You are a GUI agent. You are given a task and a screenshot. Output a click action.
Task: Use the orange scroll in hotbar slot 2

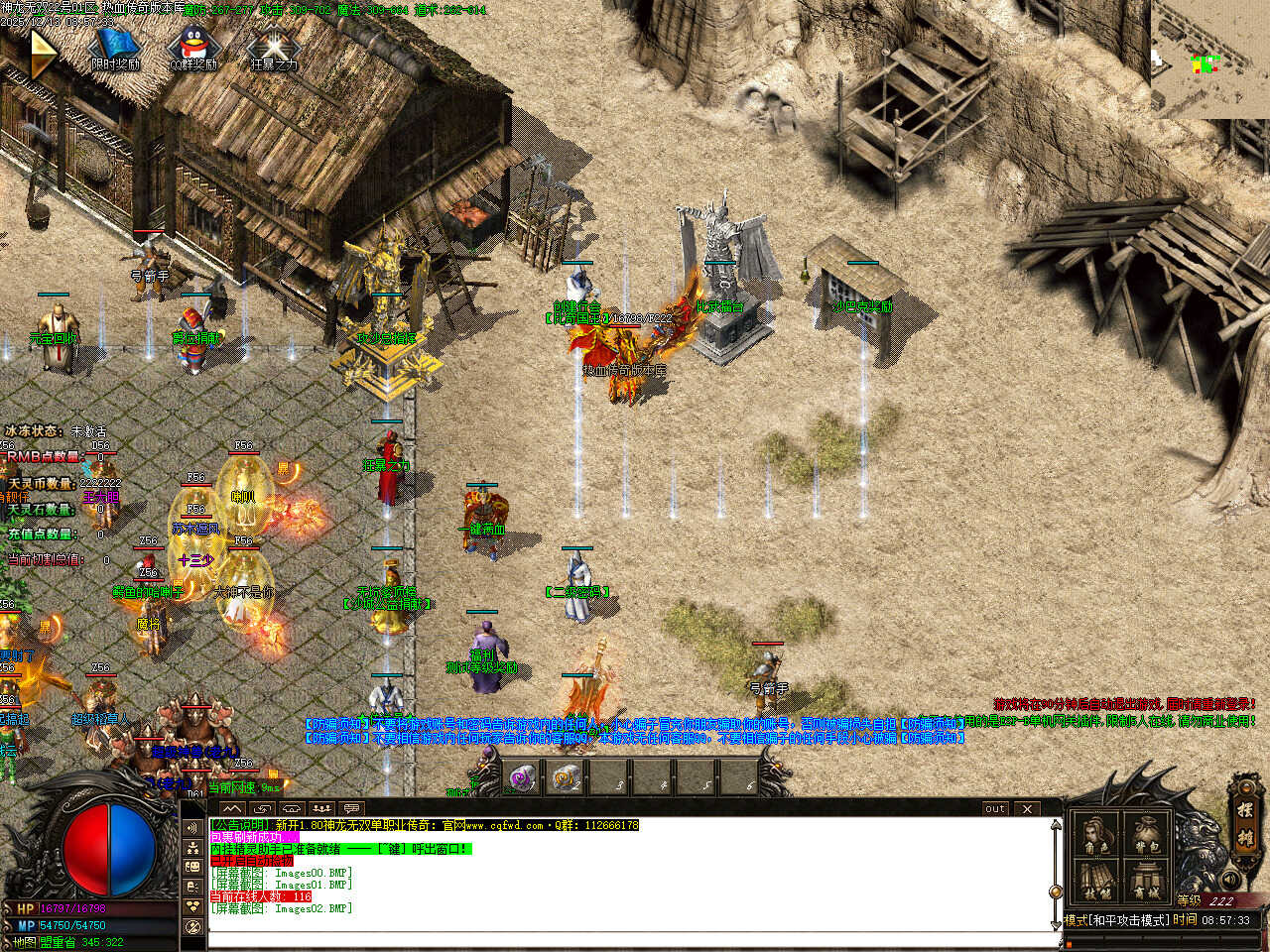pos(567,777)
